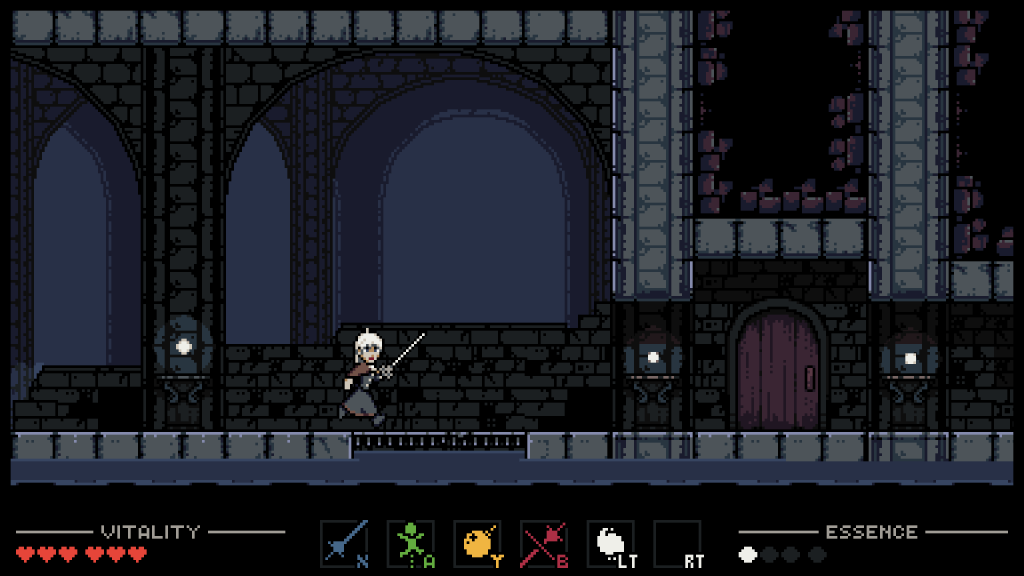Image resolution: width=1024 pixels, height=576 pixels.
Task: Select the blue sword attack slot
Action: [344, 544]
